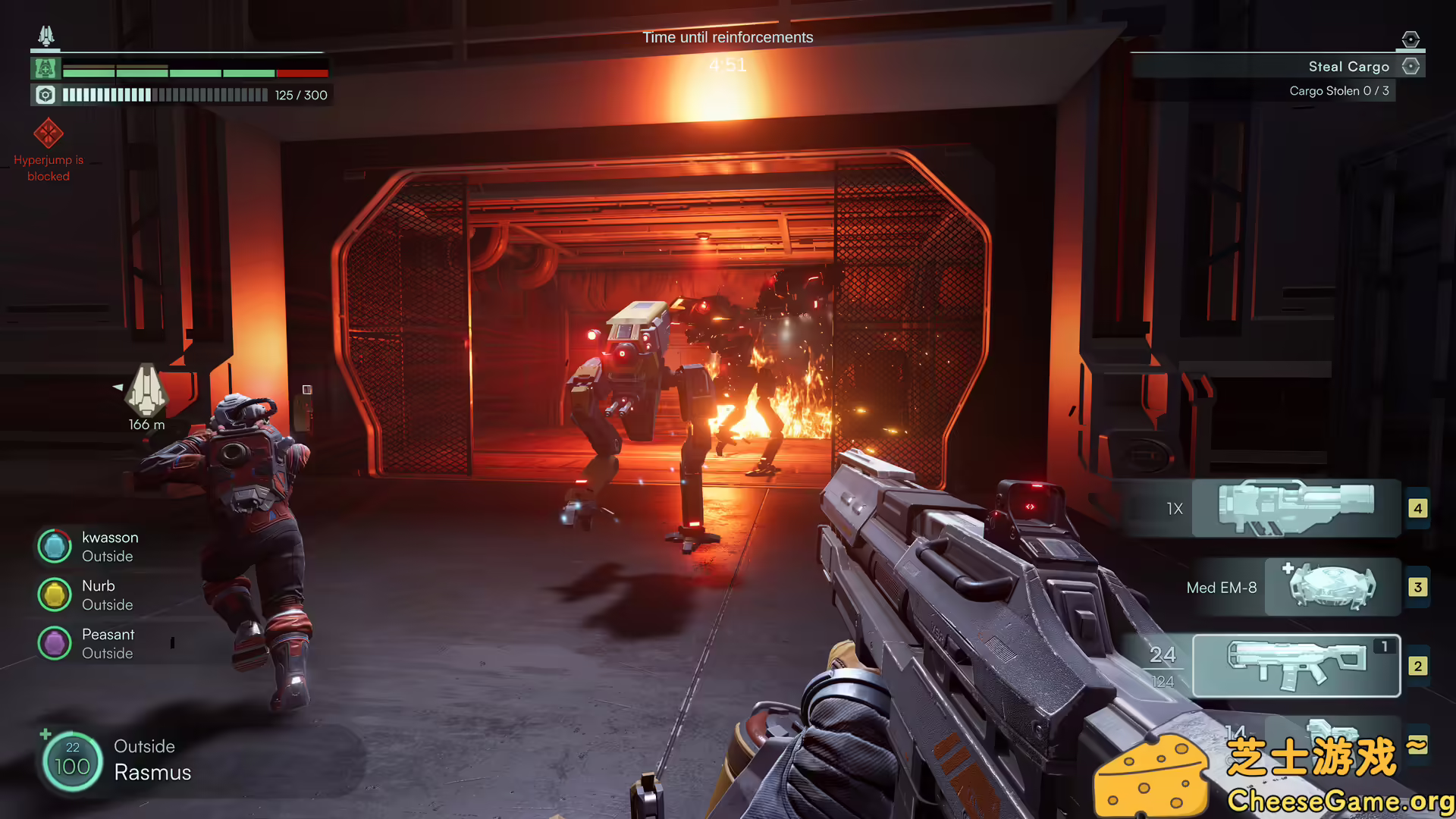This screenshot has width=1456, height=819.
Task: Click the green armor repair icon
Action: (x=45, y=68)
